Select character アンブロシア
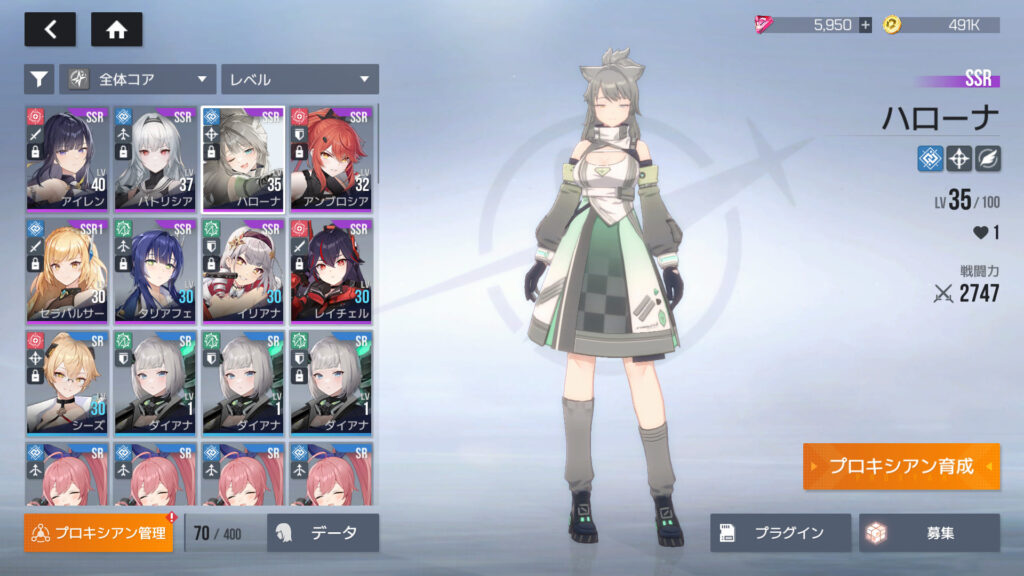The height and width of the screenshot is (576, 1024). point(331,158)
